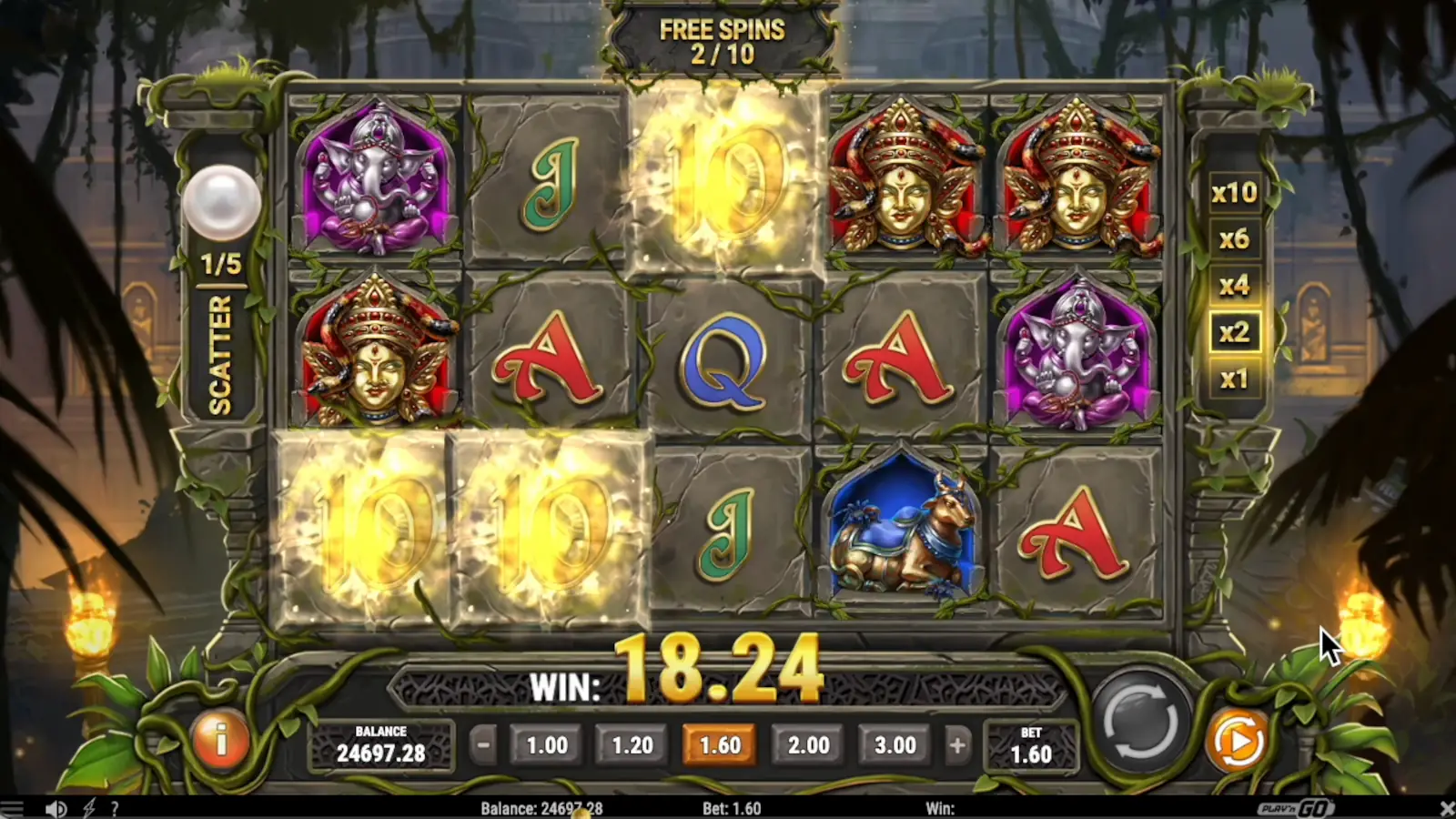Select the 2.00 bet chip
This screenshot has width=1456, height=819.
point(808,744)
